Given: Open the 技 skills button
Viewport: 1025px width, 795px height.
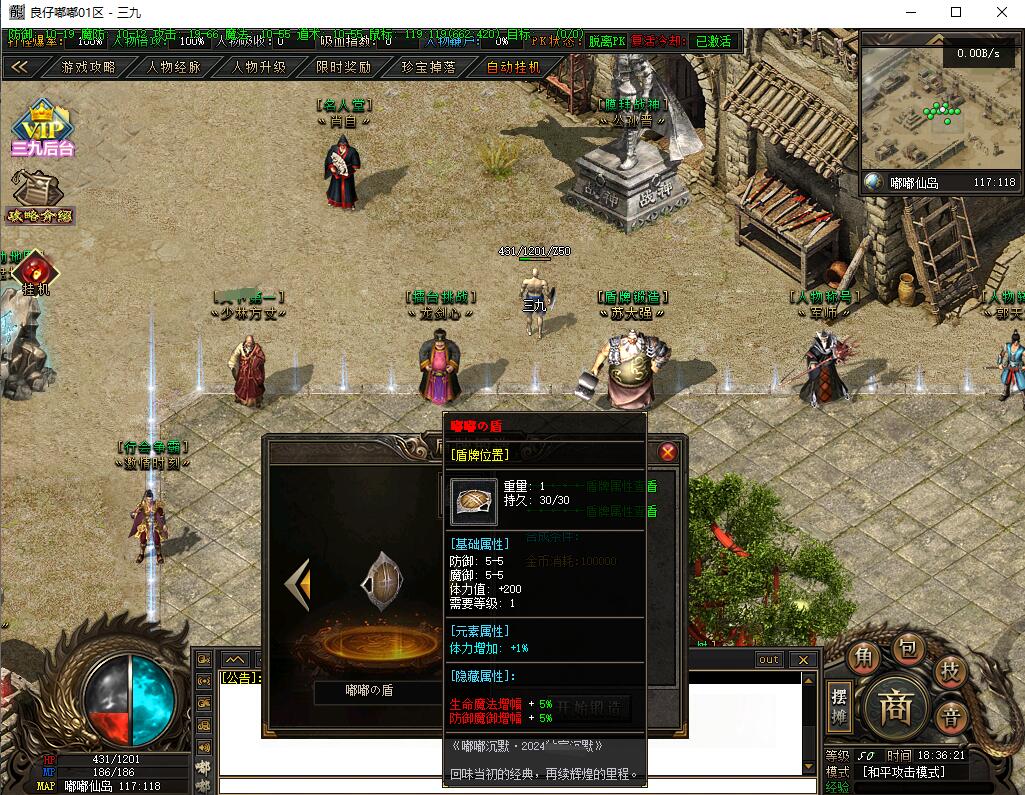Looking at the screenshot, I should [x=950, y=671].
